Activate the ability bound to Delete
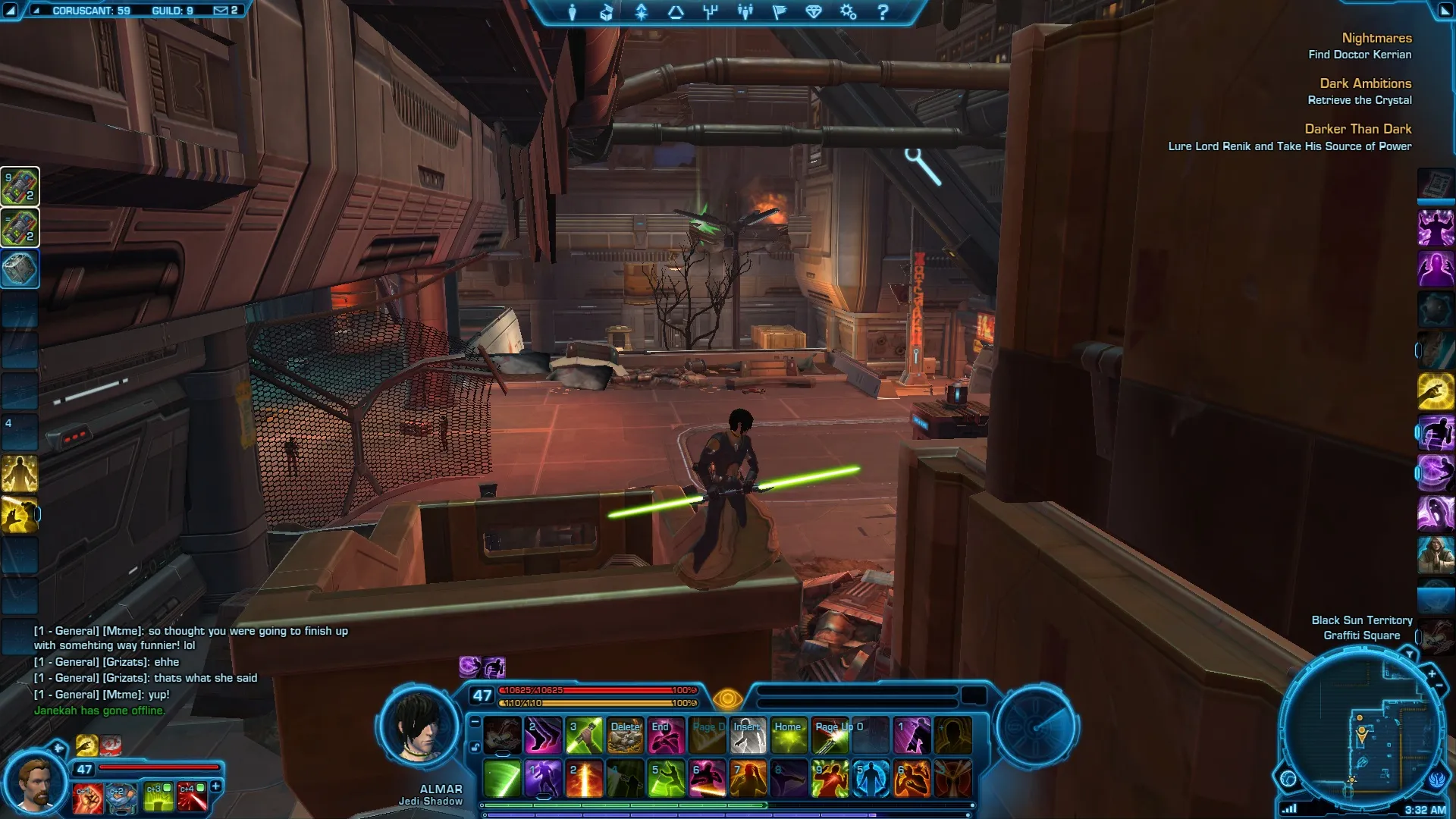The height and width of the screenshot is (819, 1456). (626, 736)
